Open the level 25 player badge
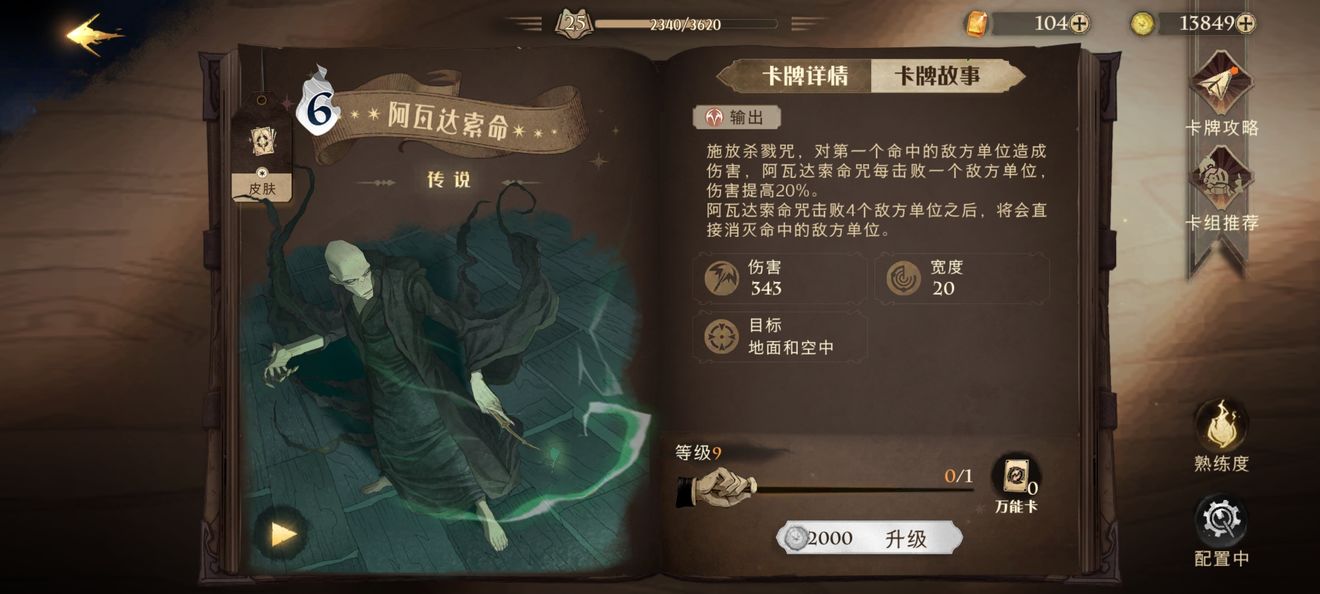Viewport: 1320px width, 594px height. [x=573, y=24]
